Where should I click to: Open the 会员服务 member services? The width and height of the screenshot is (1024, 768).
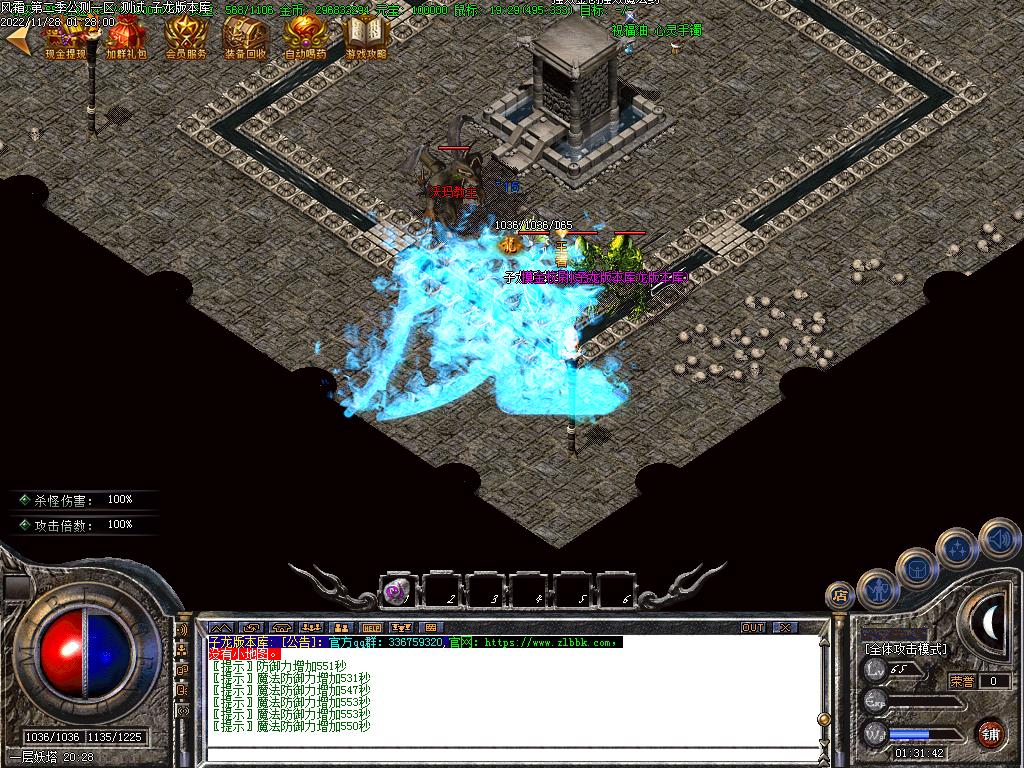pos(186,38)
